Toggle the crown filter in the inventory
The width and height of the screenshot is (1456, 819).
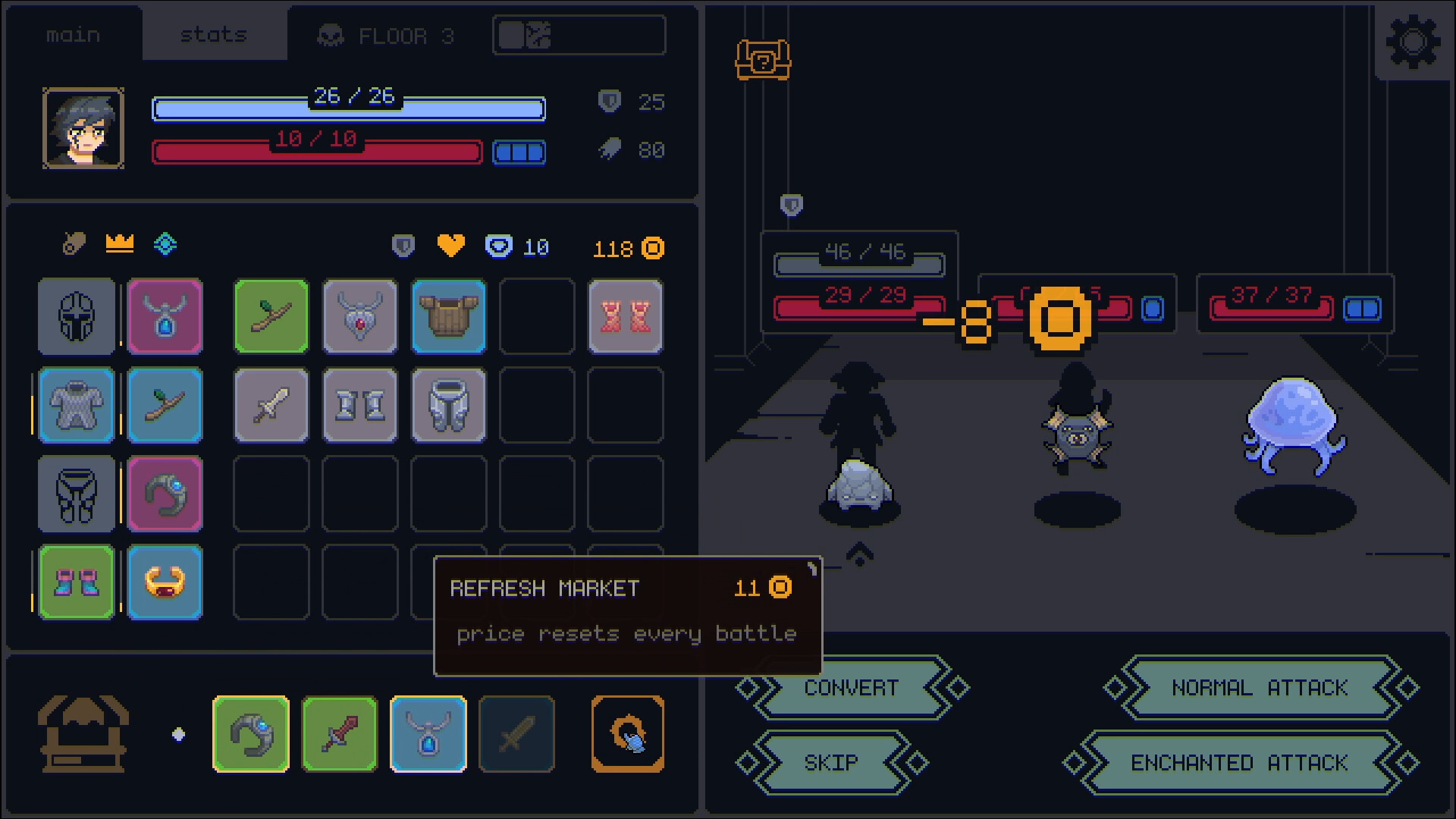click(x=119, y=243)
